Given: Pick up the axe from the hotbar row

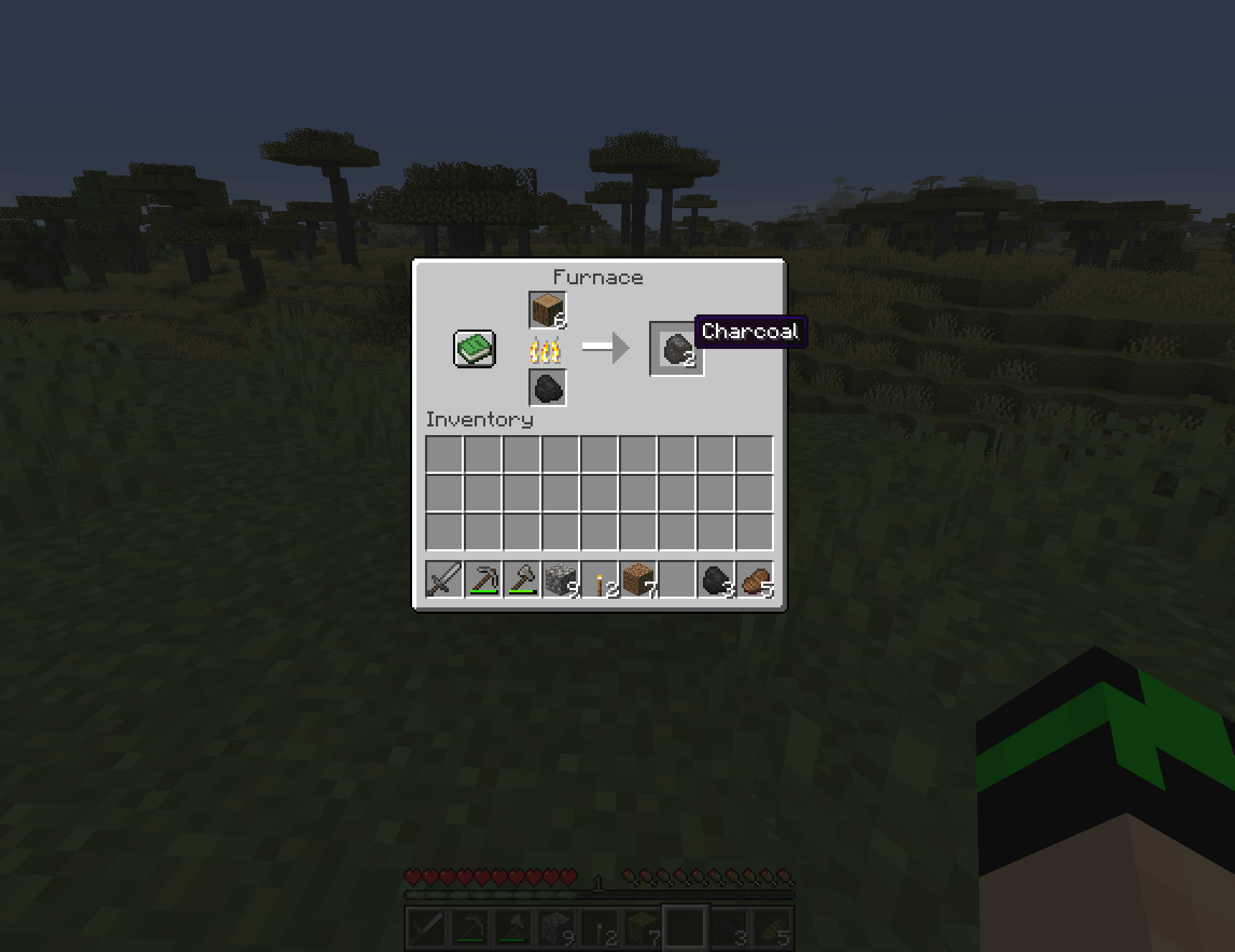Looking at the screenshot, I should (522, 579).
